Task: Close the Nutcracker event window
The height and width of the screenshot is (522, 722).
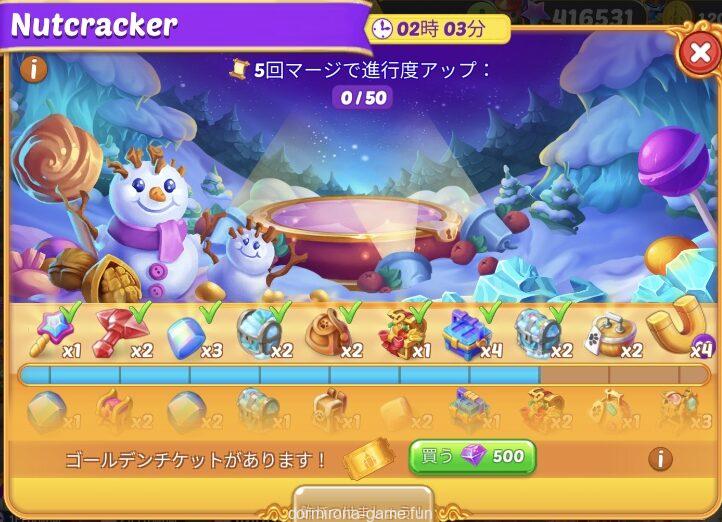Action: (698, 53)
